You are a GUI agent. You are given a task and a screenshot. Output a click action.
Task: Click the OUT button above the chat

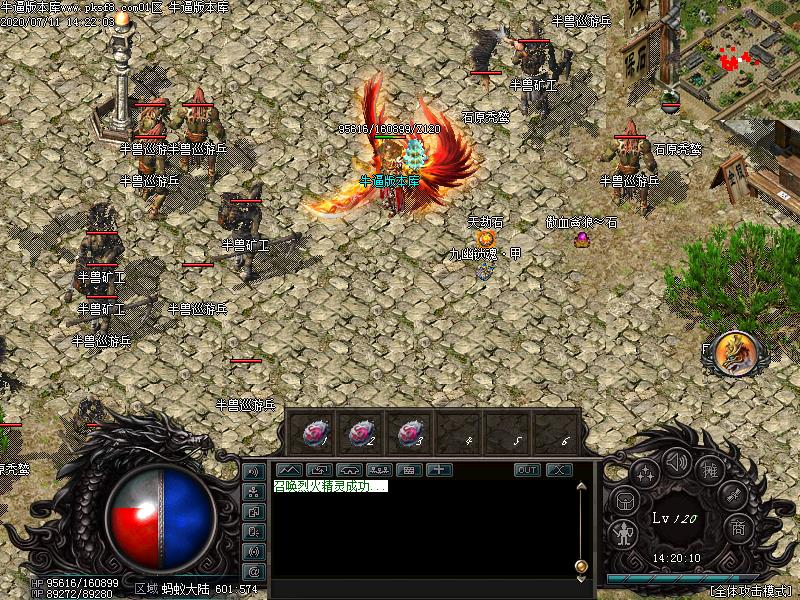pyautogui.click(x=527, y=470)
